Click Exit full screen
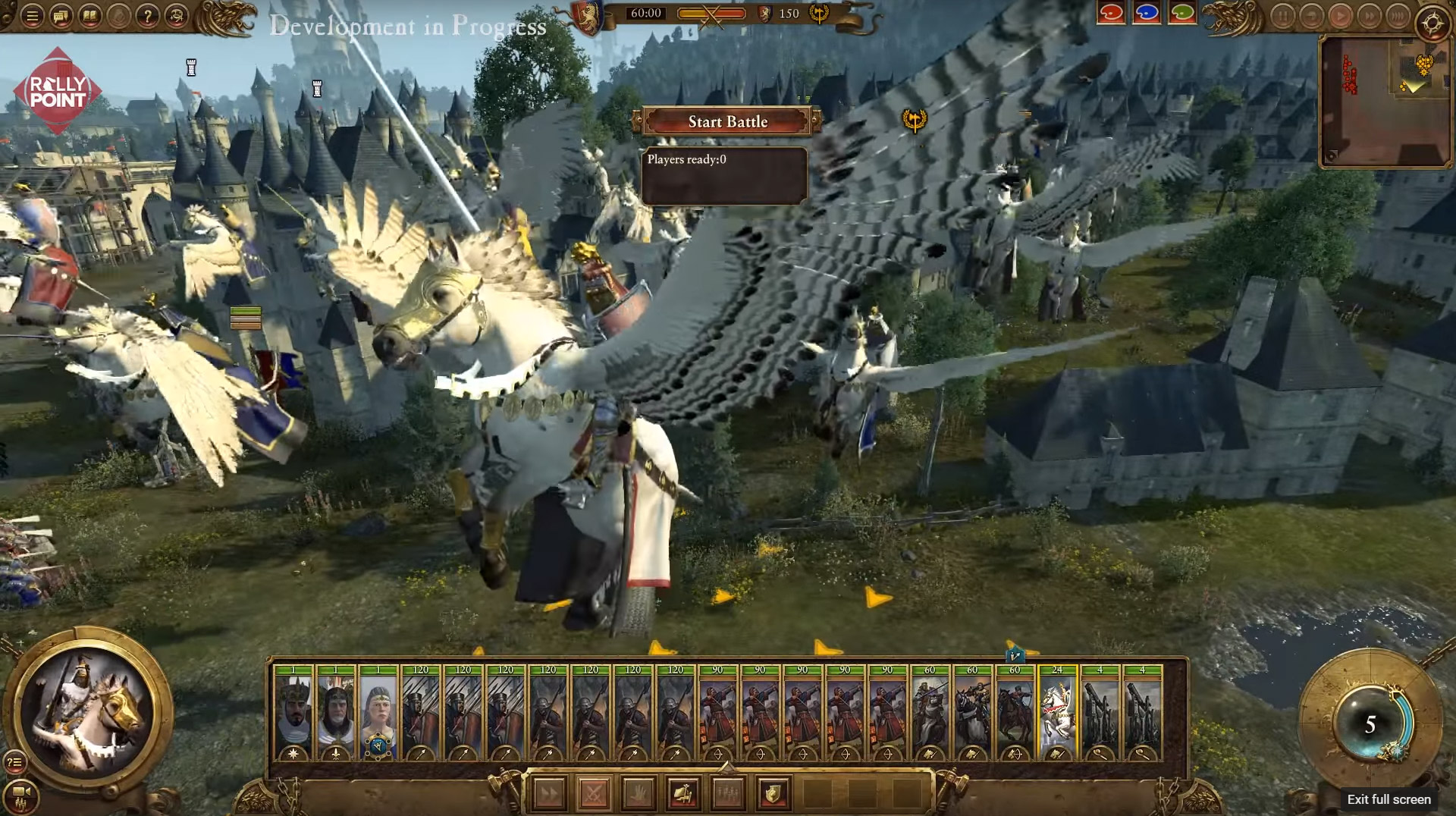 coord(1389,799)
